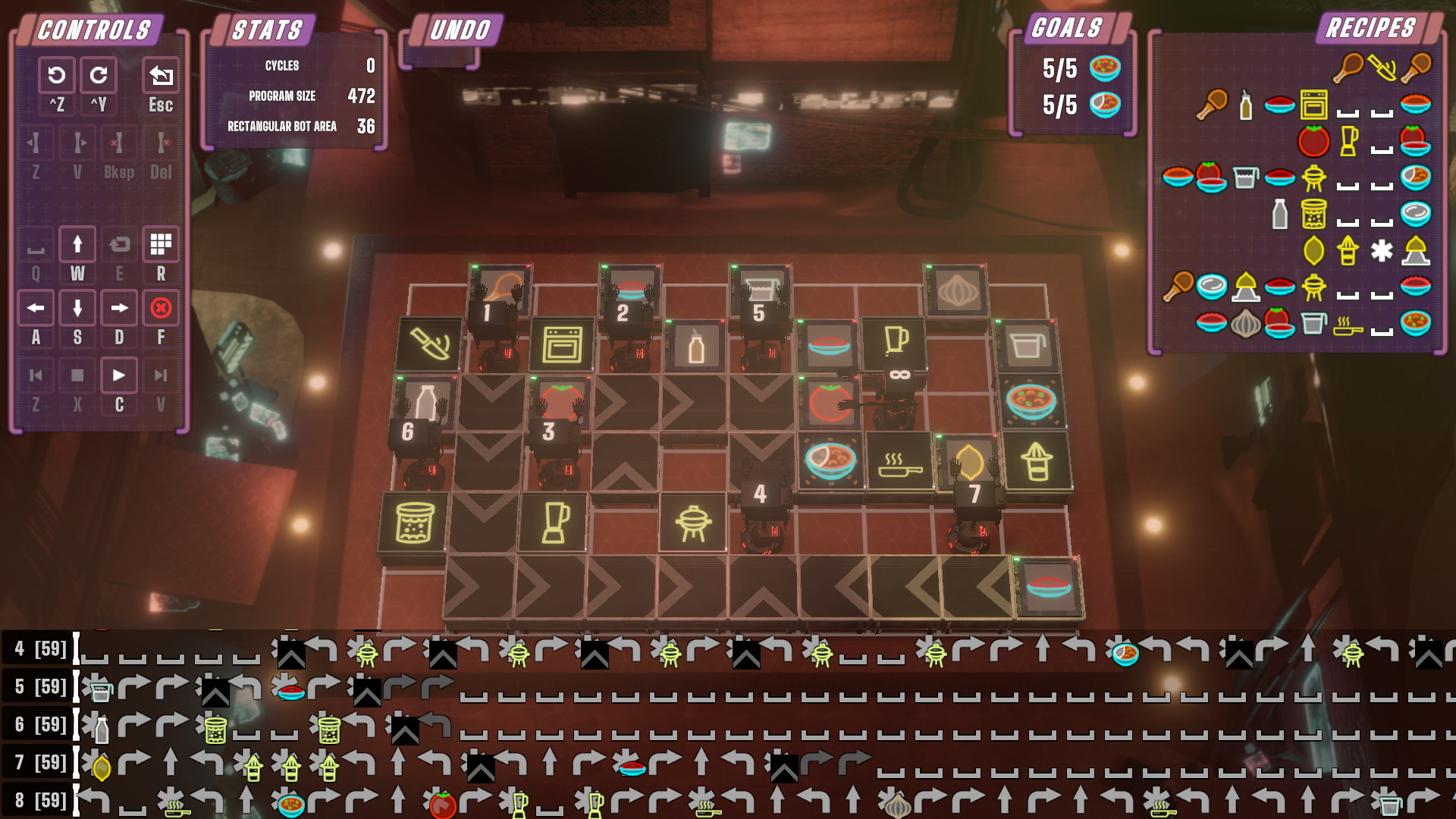The image size is (1456, 819).
Task: Open the grid view button
Action: tap(161, 244)
